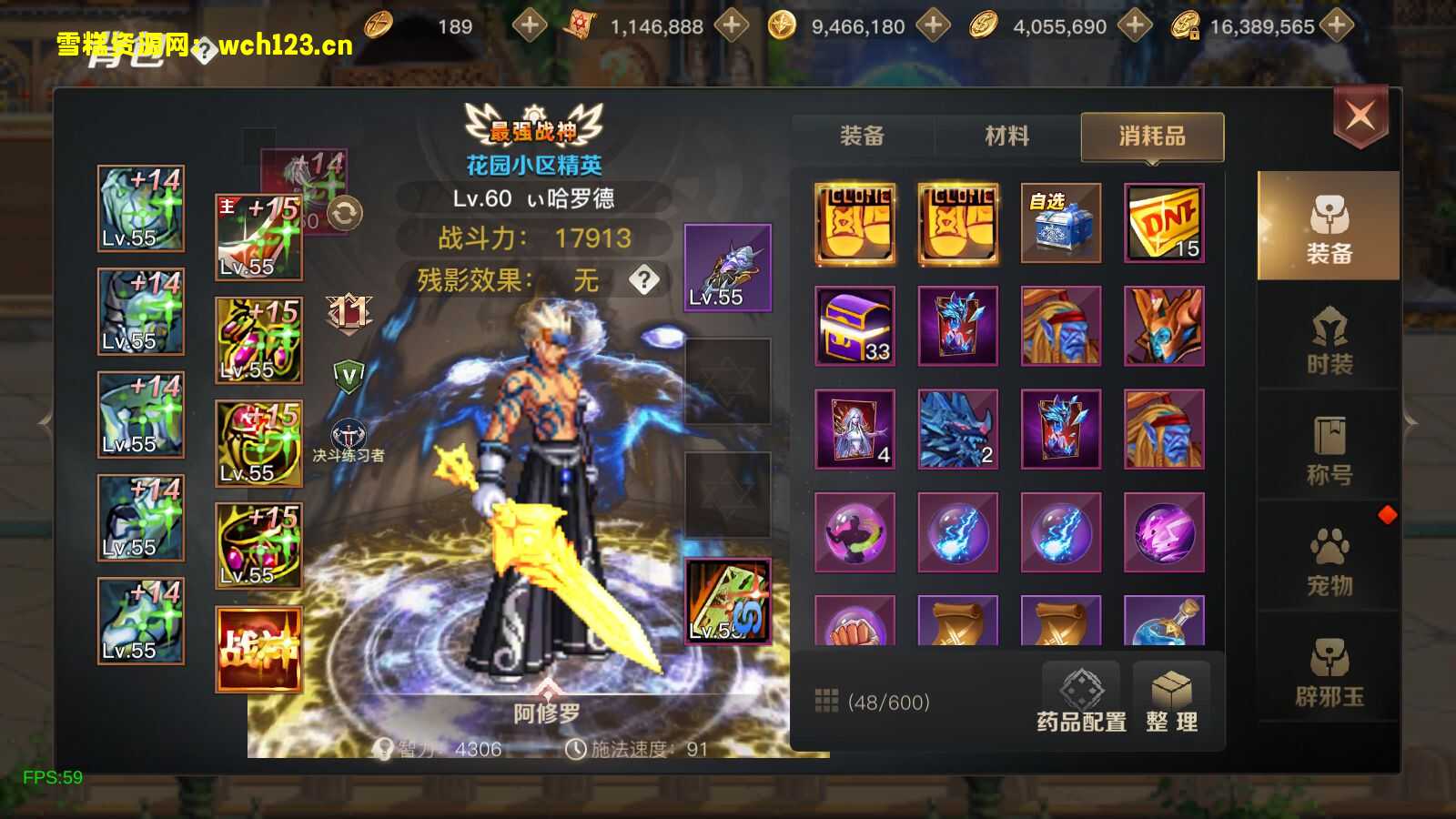The width and height of the screenshot is (1456, 819).
Task: Show 残影效果 help question mark
Action: coord(643,279)
